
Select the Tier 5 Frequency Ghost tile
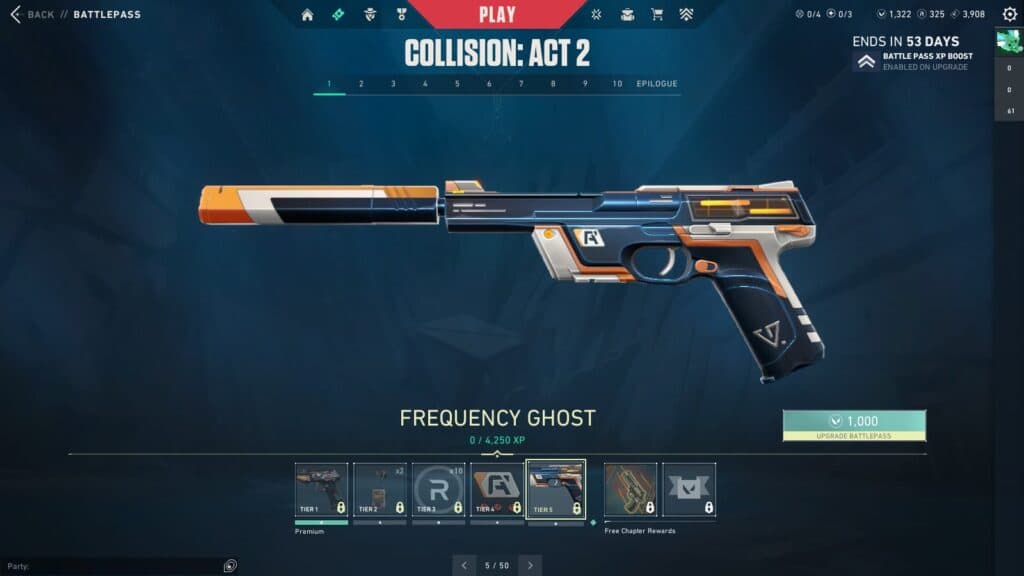coord(555,489)
